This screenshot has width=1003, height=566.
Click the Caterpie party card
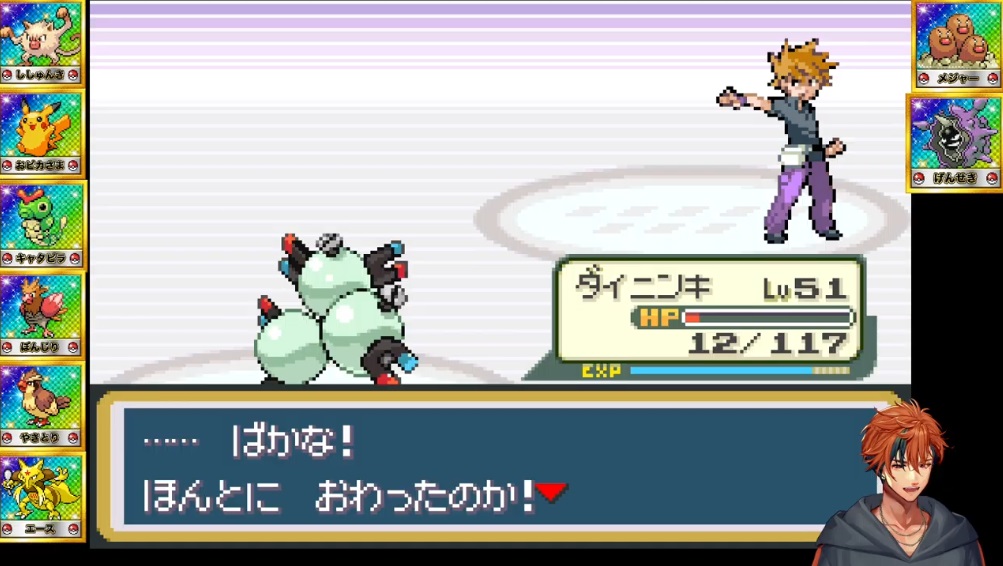point(42,225)
